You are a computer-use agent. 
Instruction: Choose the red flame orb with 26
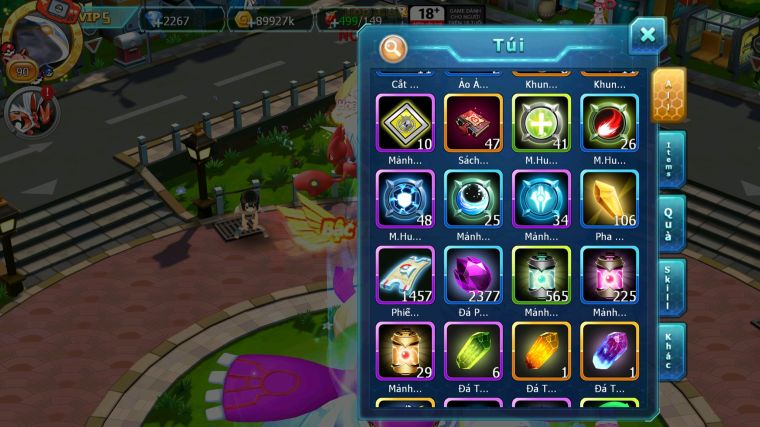pyautogui.click(x=609, y=124)
